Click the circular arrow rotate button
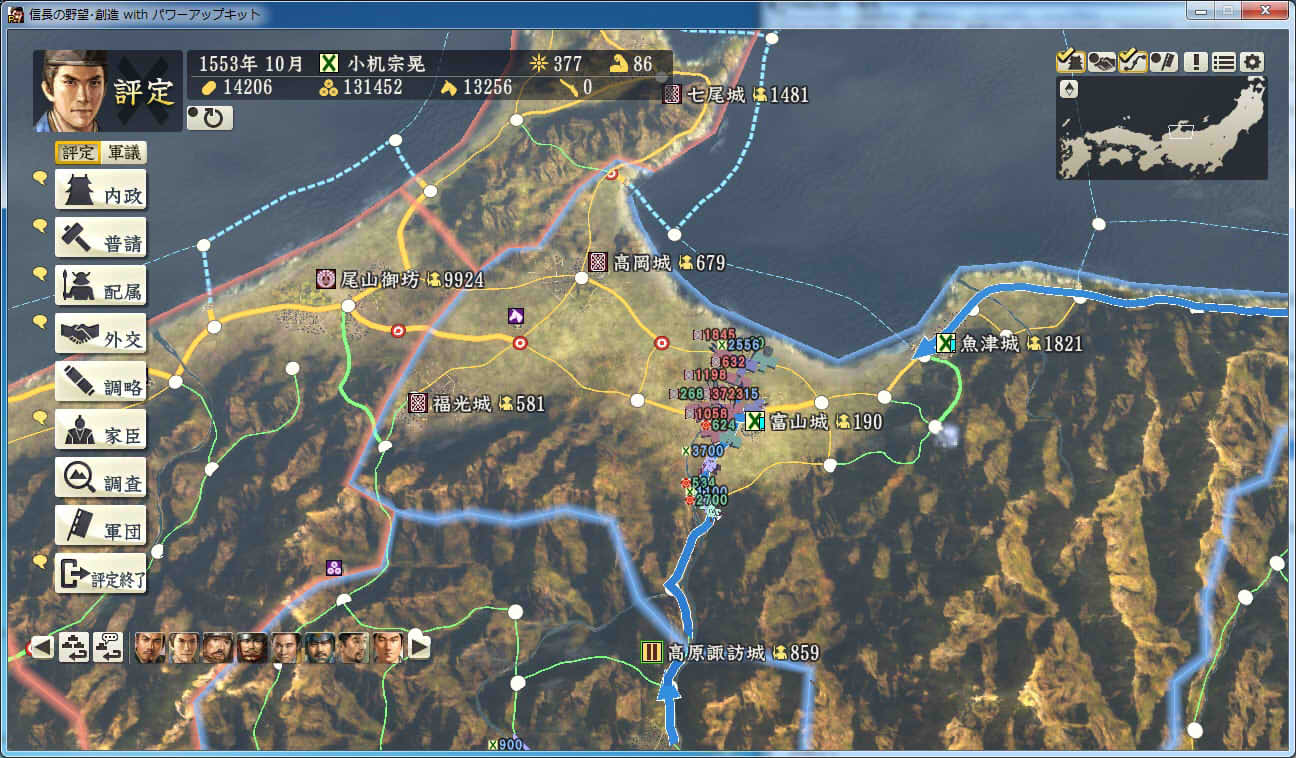Viewport: 1296px width, 758px height. 210,118
